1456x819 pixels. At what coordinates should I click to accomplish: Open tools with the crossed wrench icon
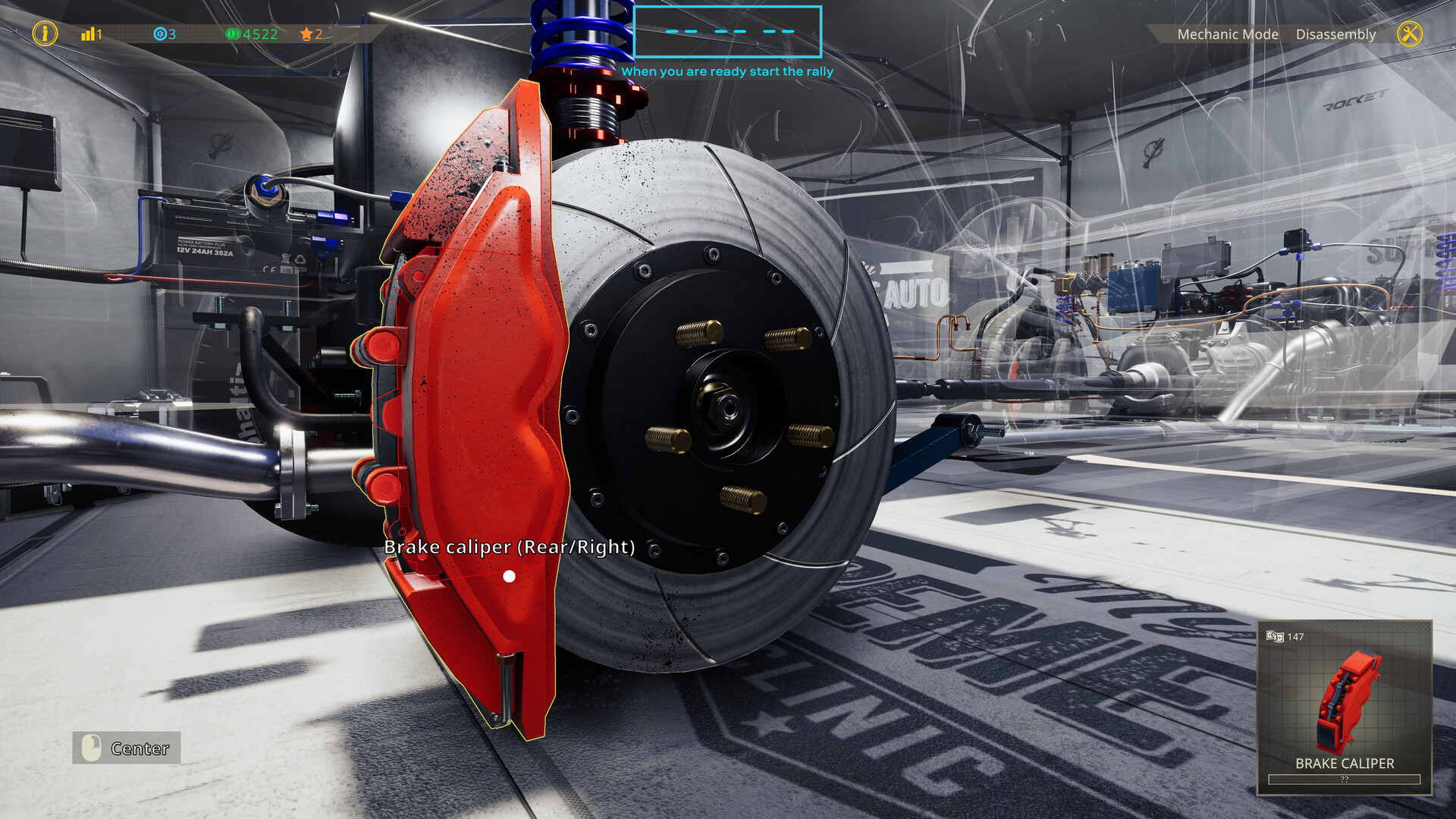tap(1412, 33)
